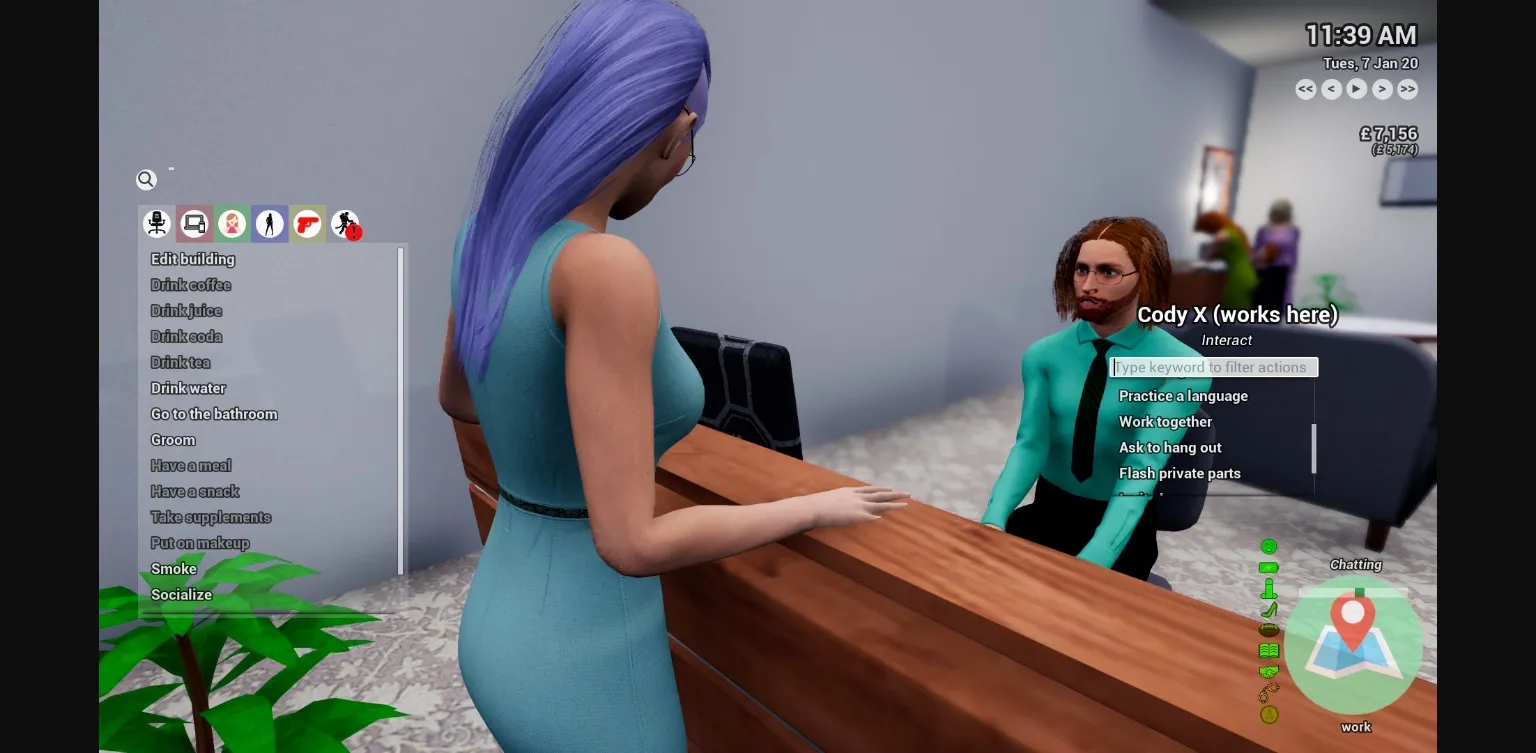Screen dimensions: 1536x753
Task: Choose Flash private parts from Cody's interact menu
Action: pos(1180,473)
